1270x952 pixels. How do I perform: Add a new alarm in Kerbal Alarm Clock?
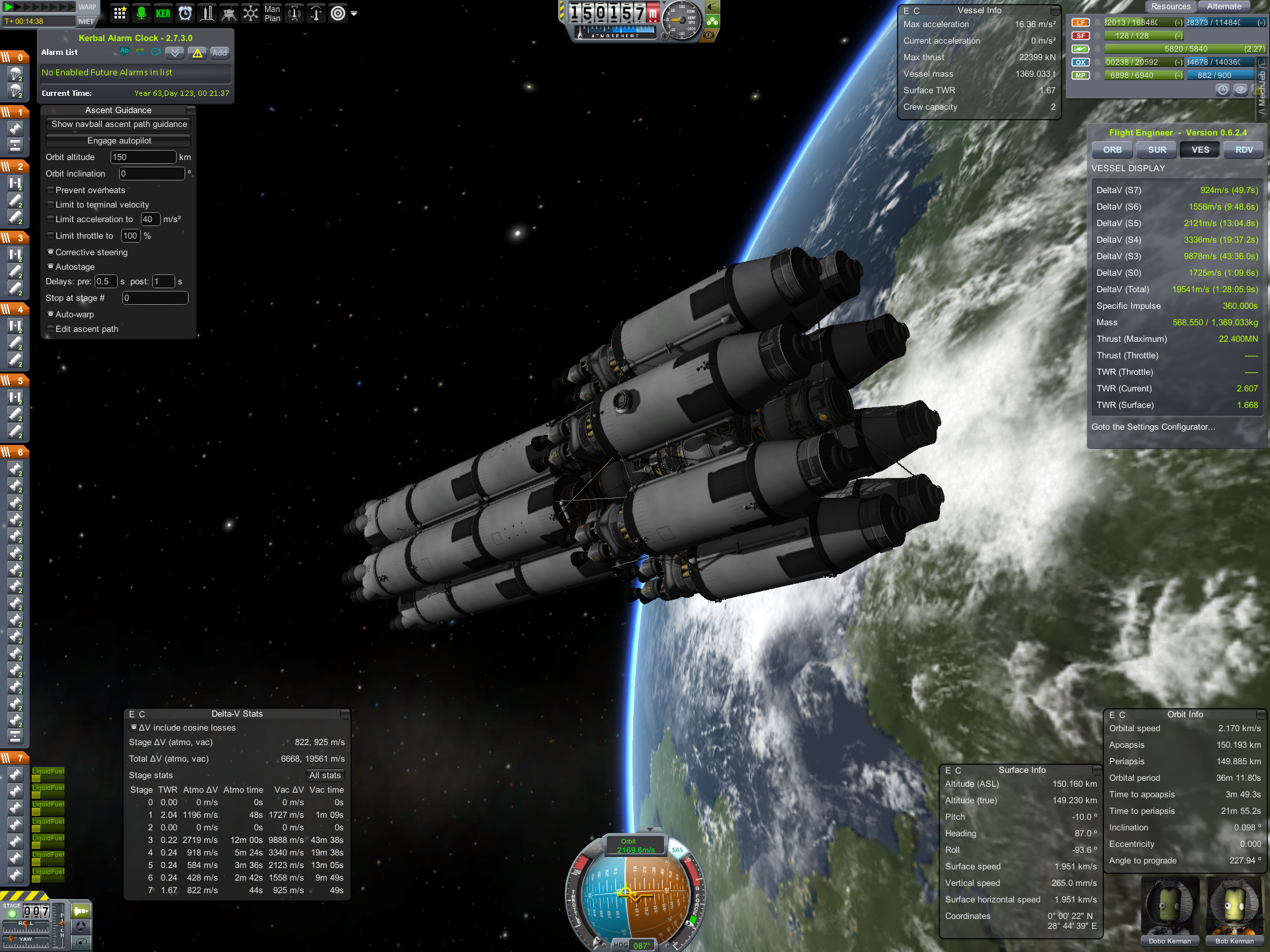(220, 53)
